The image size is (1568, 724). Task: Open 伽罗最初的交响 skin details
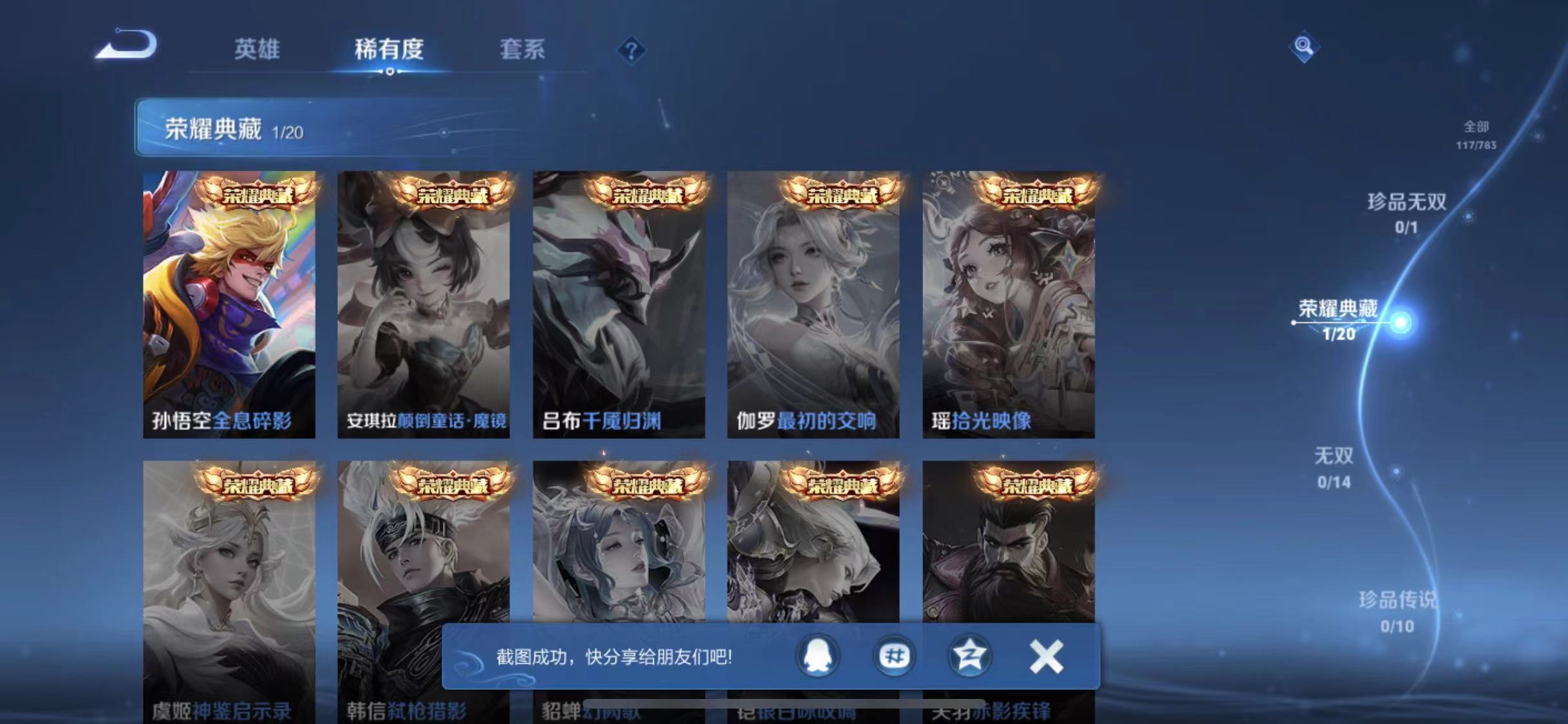[812, 302]
